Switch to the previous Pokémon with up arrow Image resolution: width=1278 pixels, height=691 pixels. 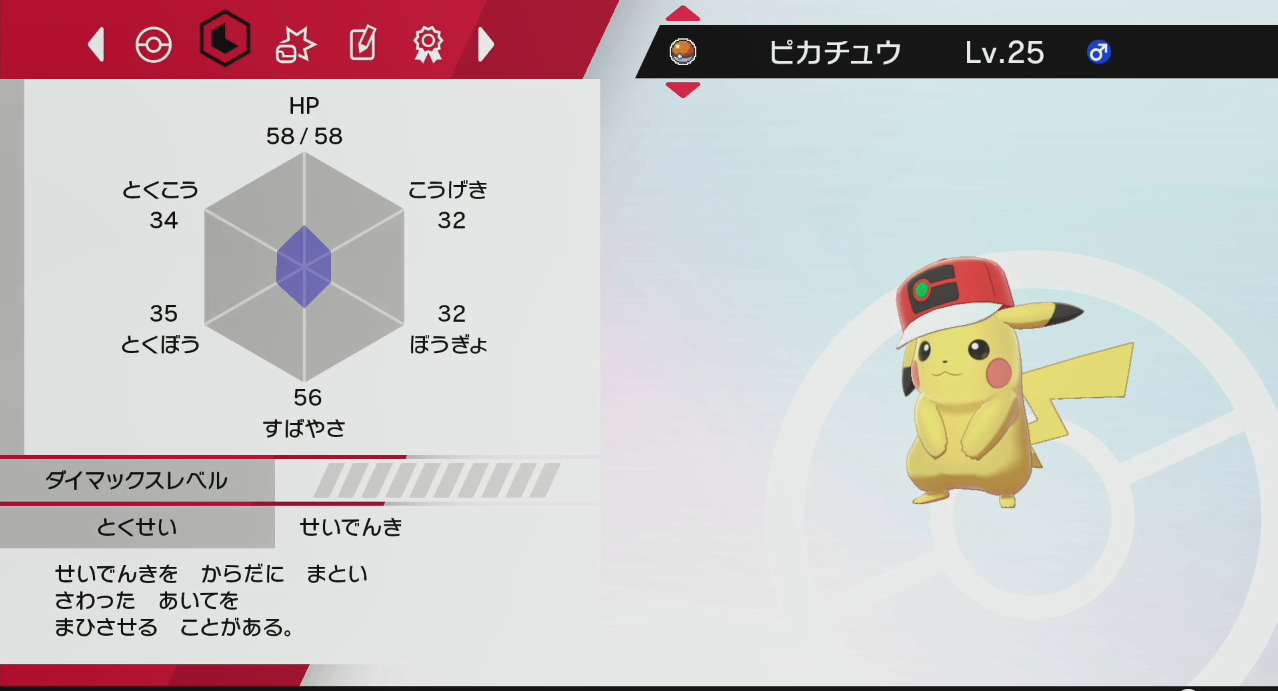(683, 14)
